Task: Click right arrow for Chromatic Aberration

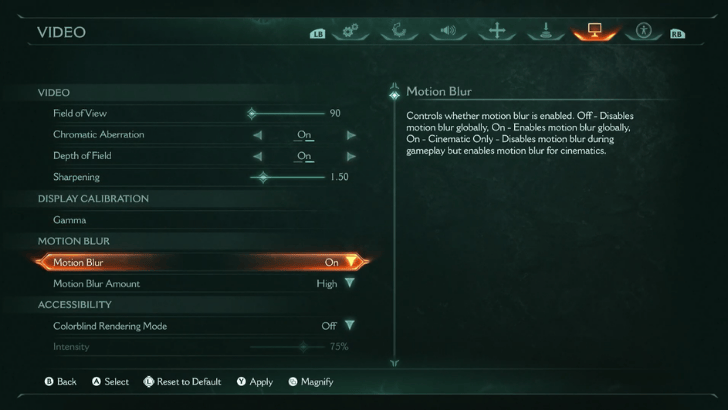Action: 351,135
